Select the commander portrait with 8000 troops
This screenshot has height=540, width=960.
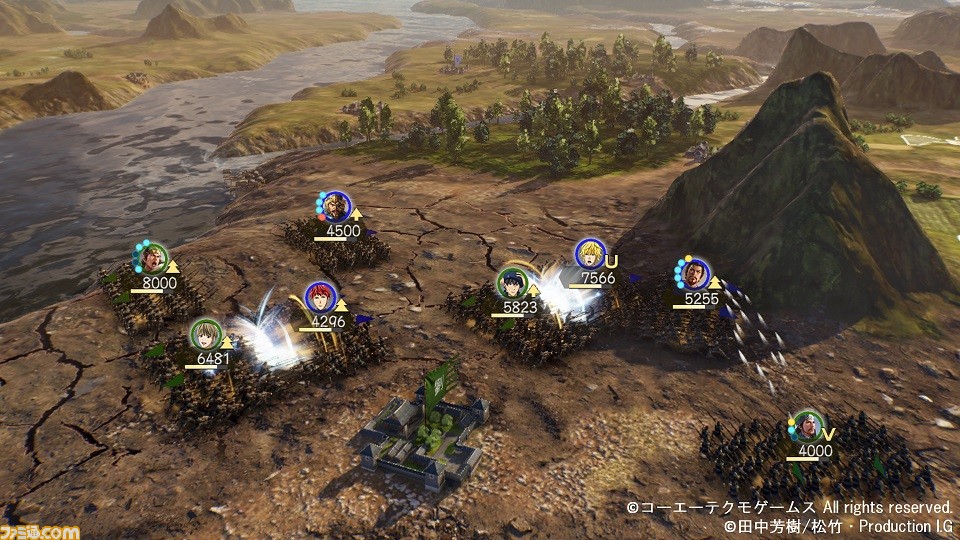tap(152, 259)
